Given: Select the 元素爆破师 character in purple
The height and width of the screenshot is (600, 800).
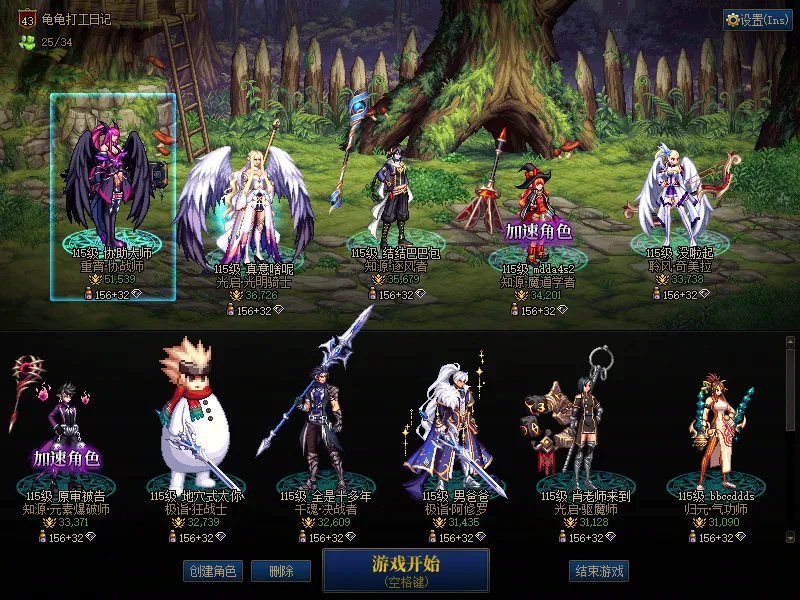Looking at the screenshot, I should (67, 430).
